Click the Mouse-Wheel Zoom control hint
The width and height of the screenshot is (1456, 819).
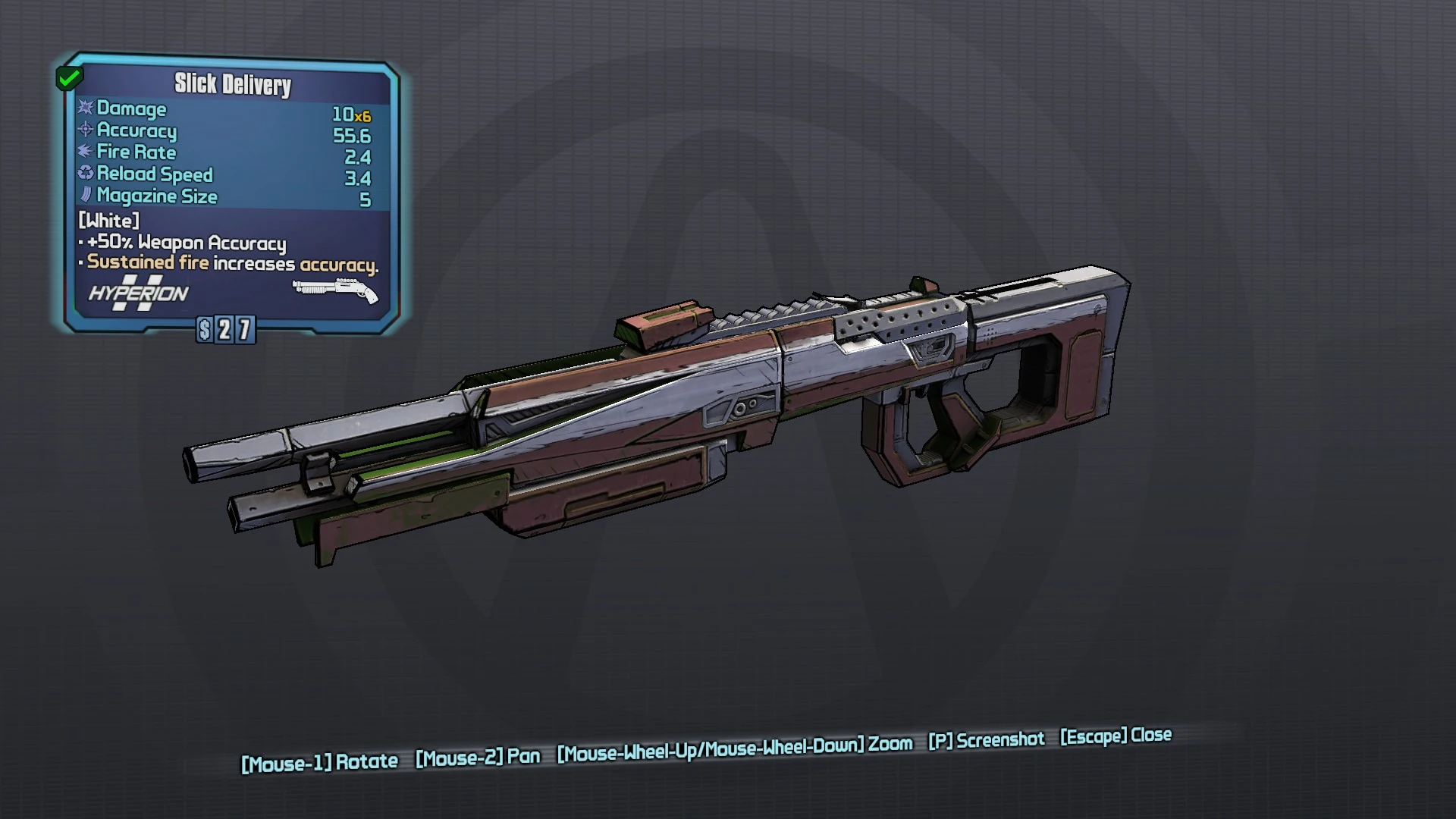pos(733,746)
